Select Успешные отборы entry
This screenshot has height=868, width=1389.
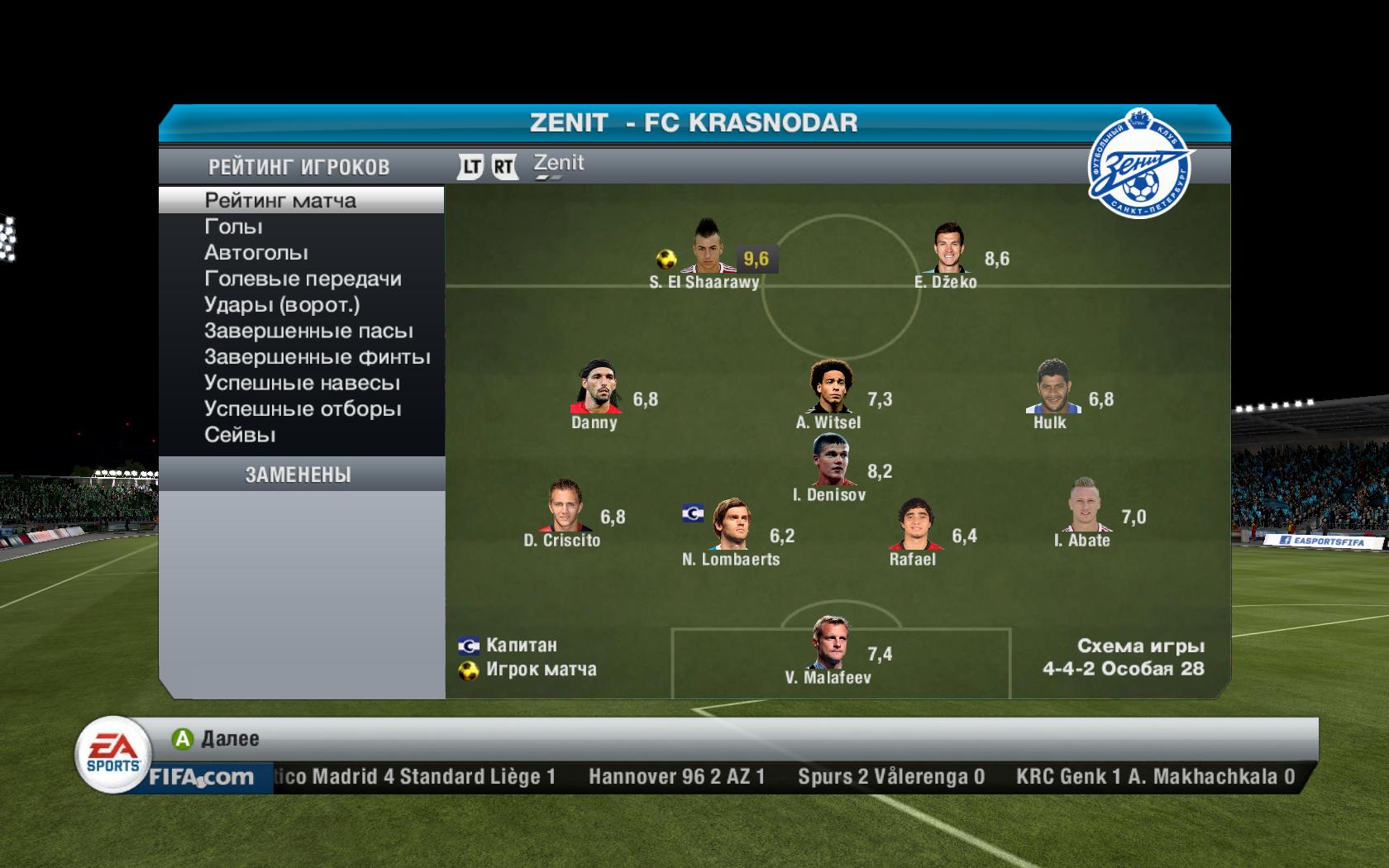point(303,409)
